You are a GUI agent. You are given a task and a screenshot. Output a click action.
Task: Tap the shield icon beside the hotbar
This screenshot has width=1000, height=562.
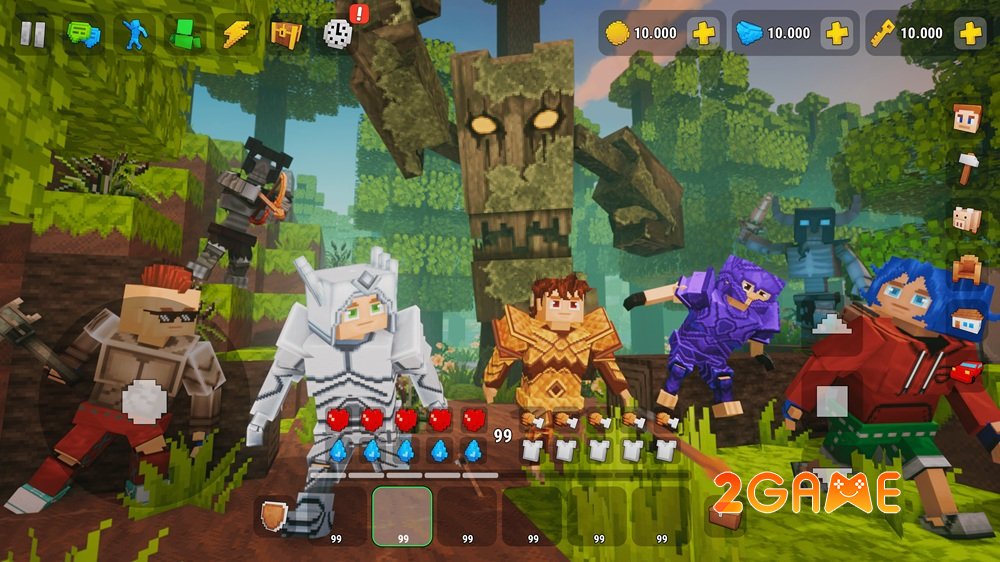[273, 516]
